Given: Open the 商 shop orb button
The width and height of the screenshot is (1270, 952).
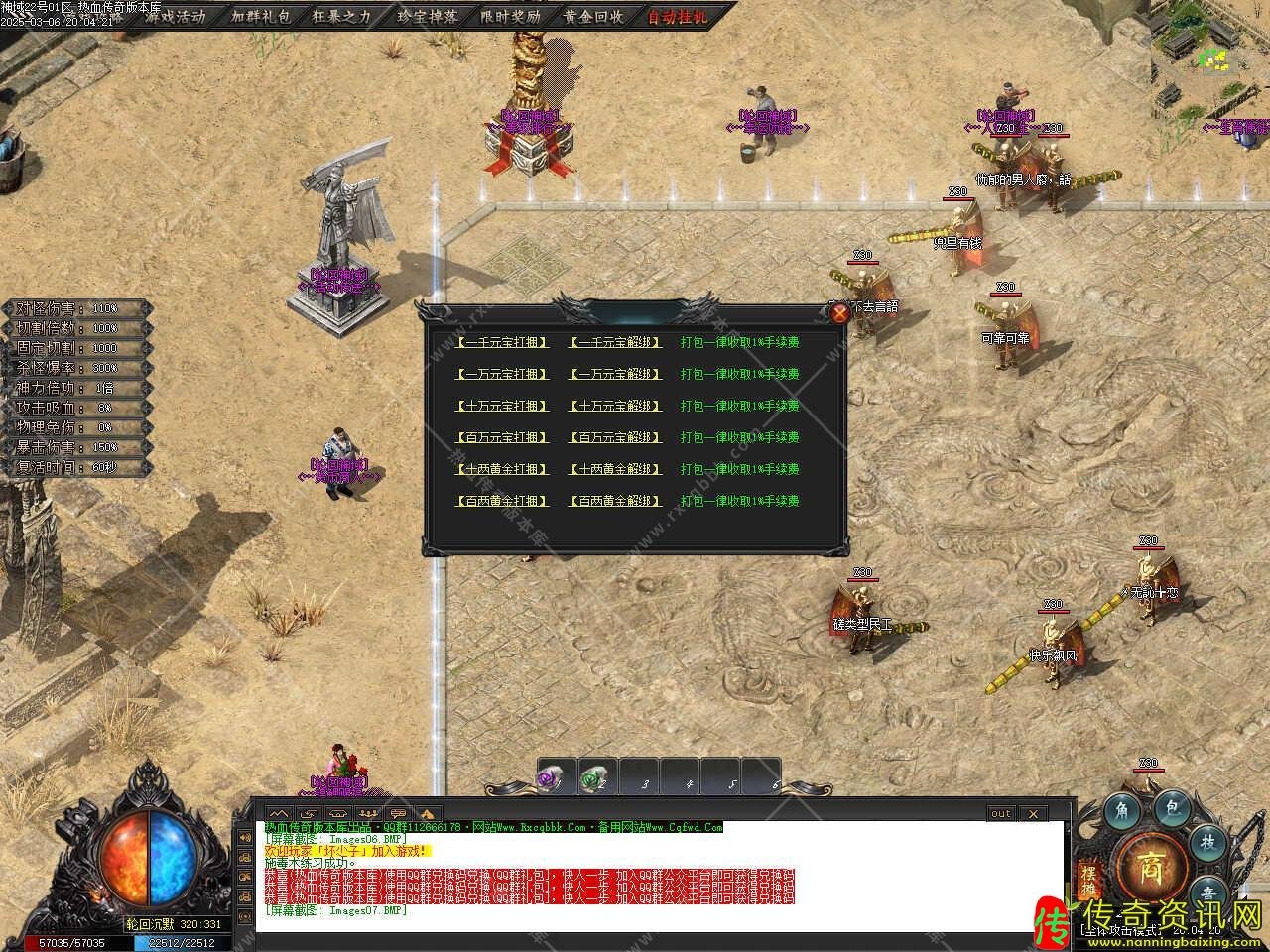Looking at the screenshot, I should [1151, 861].
